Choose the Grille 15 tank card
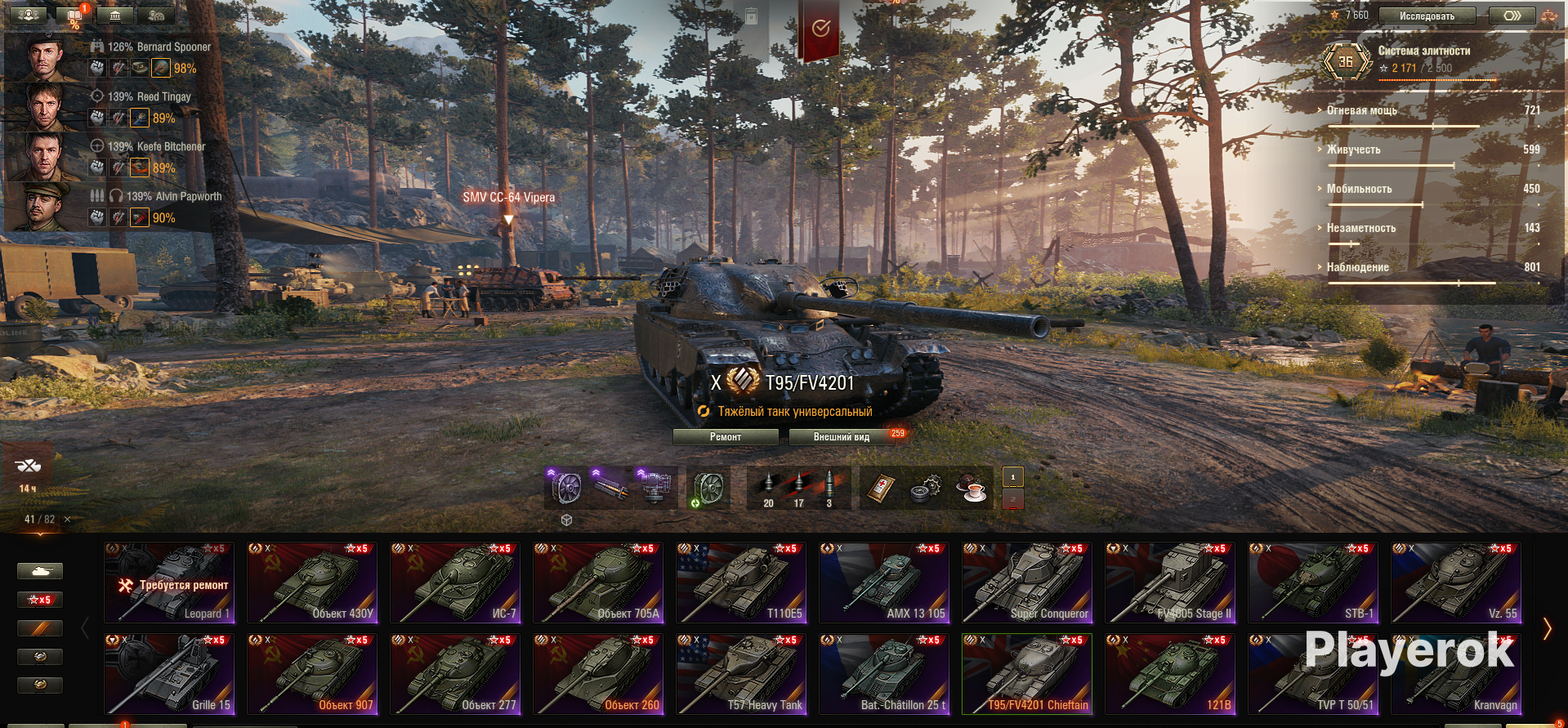The image size is (1568, 728). [x=170, y=674]
